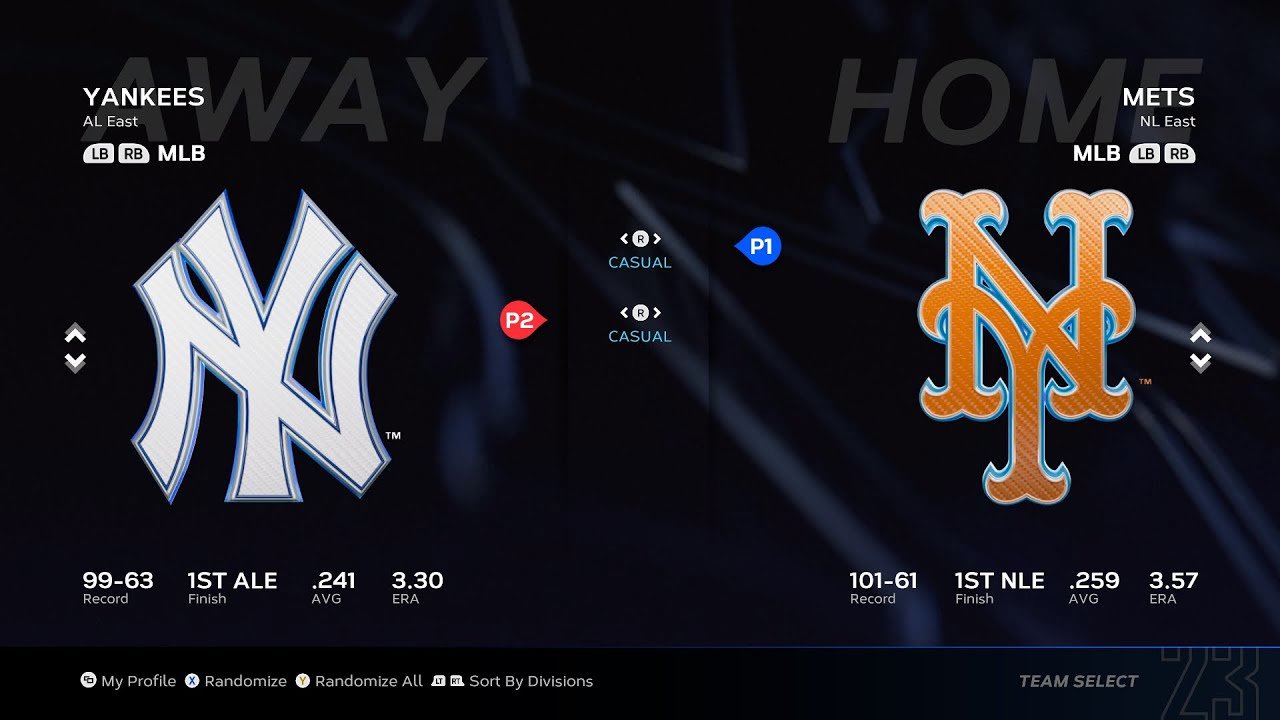Toggle the top CASUAL difficulty right
The image size is (1280, 720).
pyautogui.click(x=657, y=239)
